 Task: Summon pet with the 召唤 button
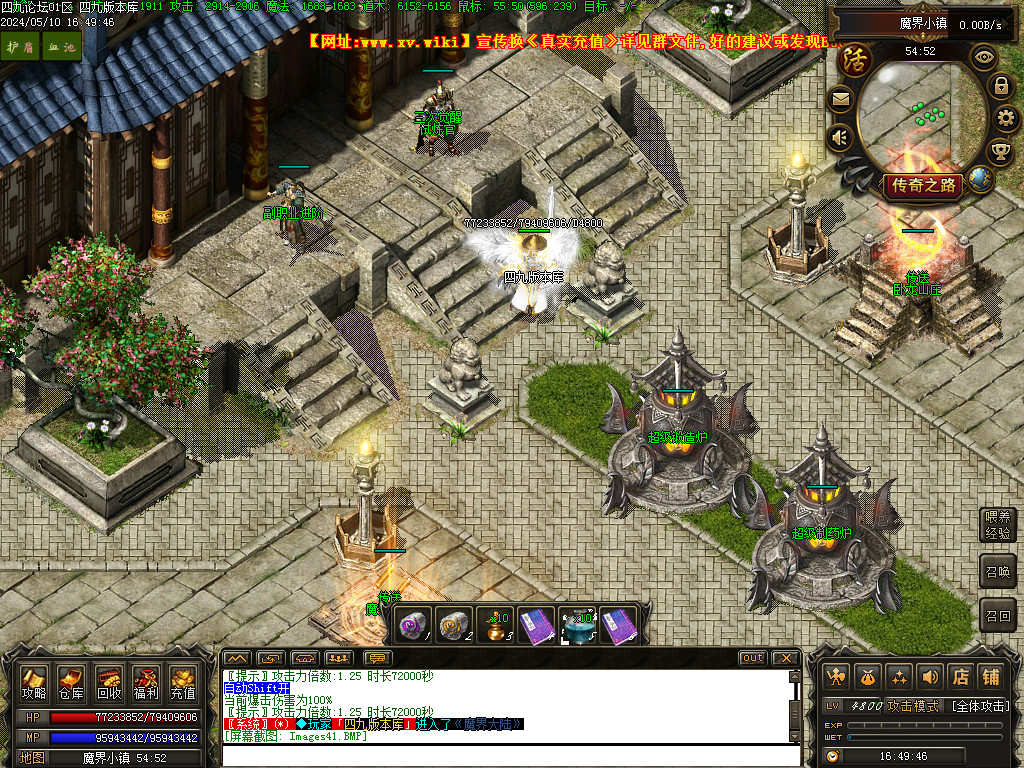pyautogui.click(x=998, y=571)
